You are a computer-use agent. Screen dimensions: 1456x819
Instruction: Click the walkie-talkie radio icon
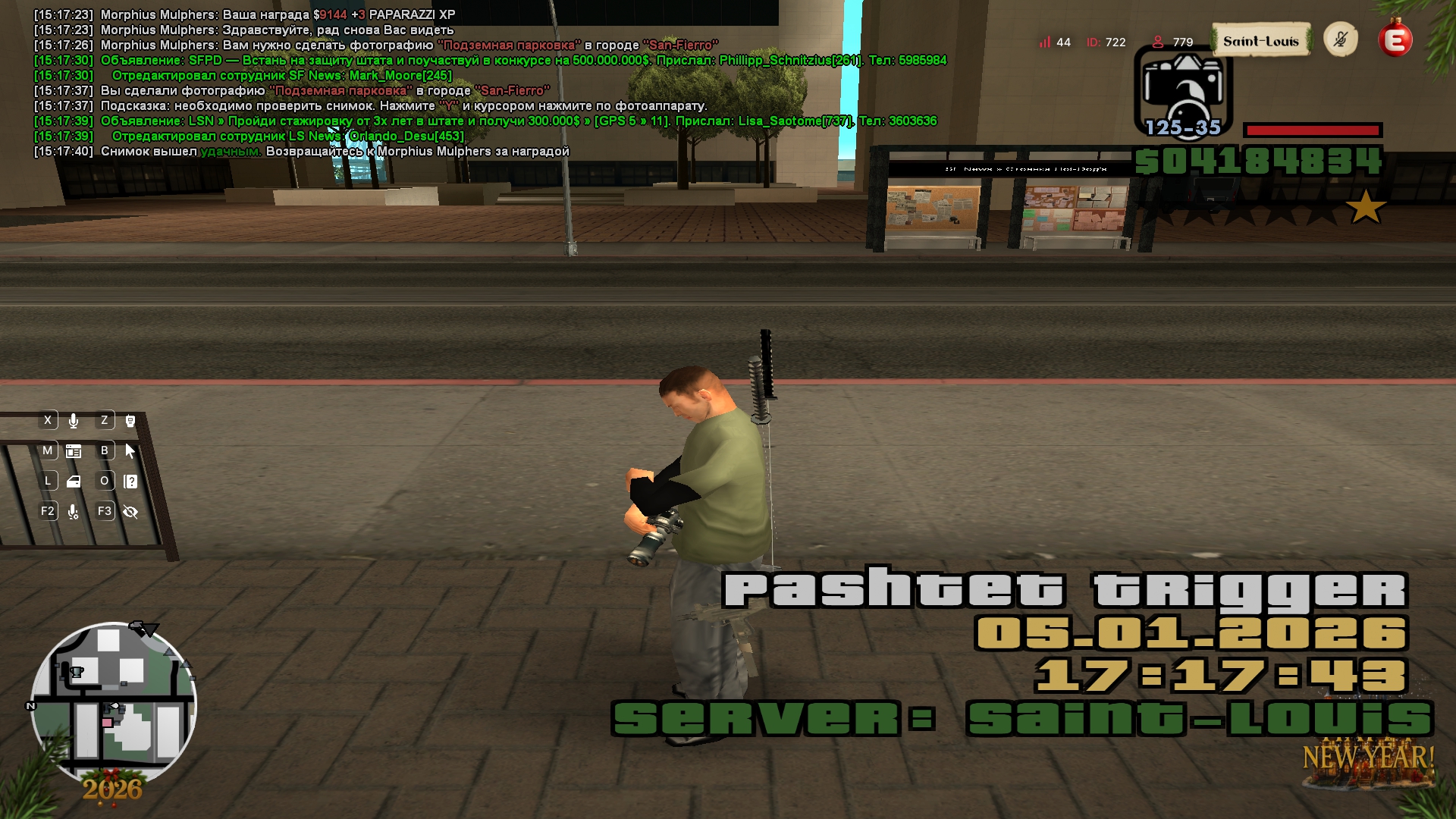(130, 421)
